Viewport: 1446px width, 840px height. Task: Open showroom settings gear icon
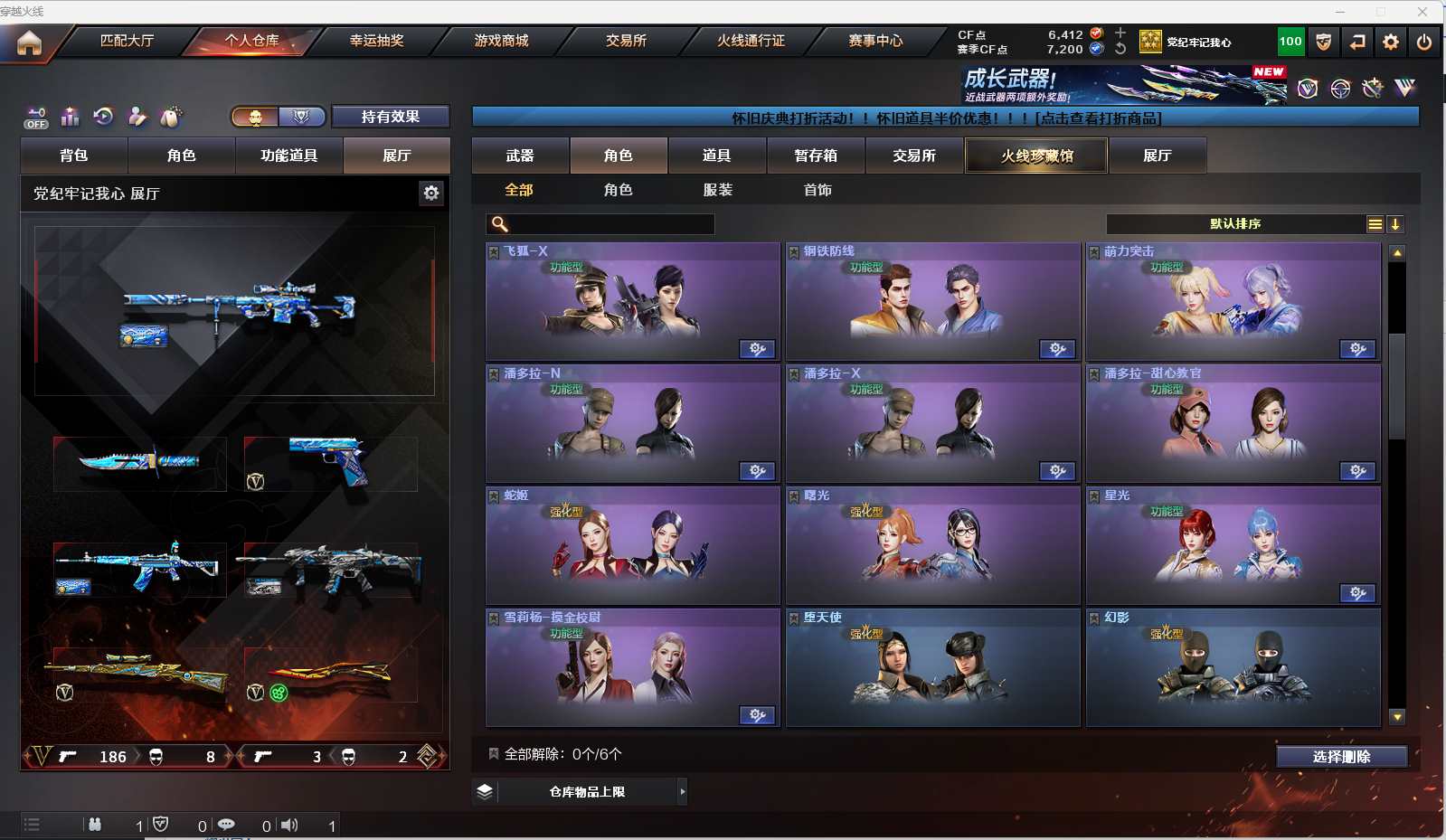pos(431,193)
